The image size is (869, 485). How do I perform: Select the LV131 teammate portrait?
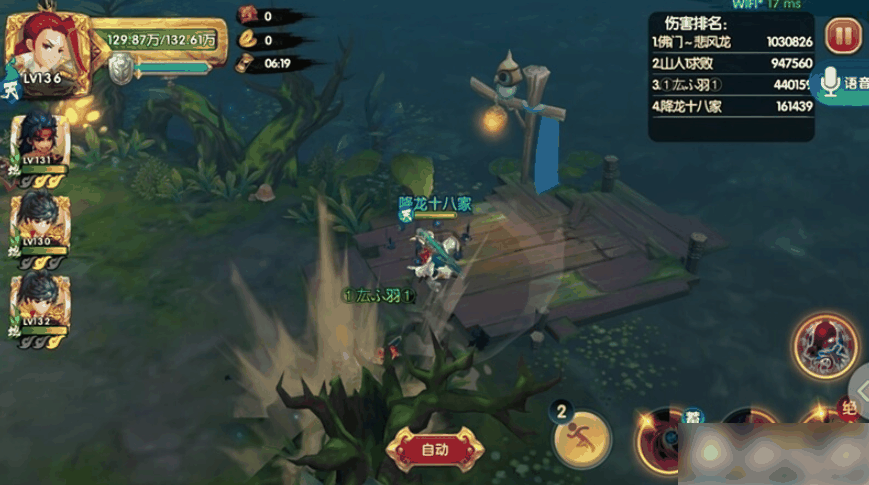(40, 142)
